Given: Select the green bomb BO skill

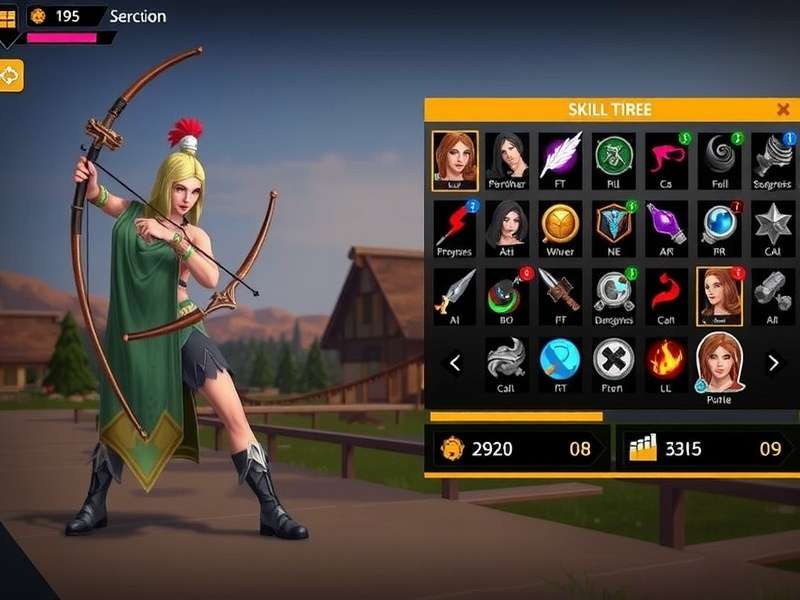Looking at the screenshot, I should tap(507, 293).
